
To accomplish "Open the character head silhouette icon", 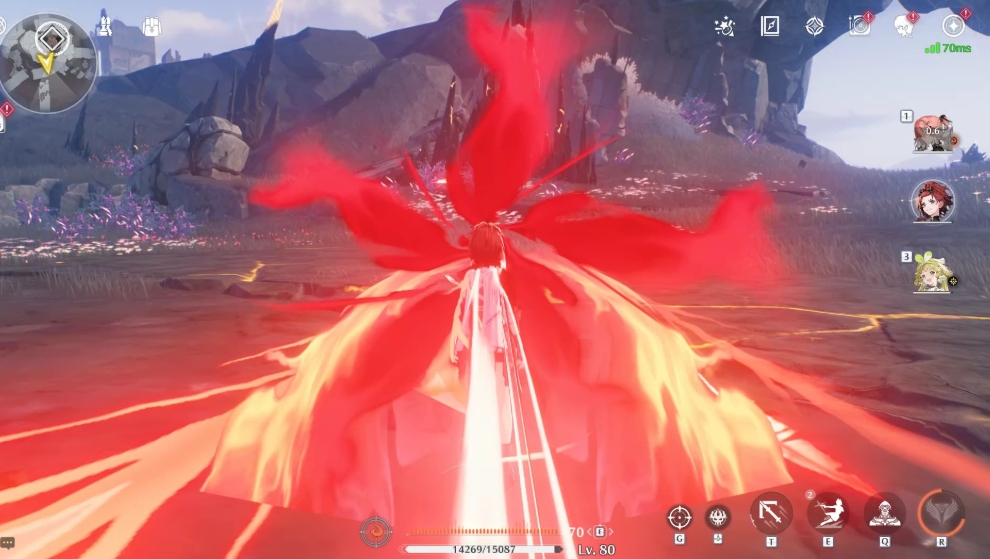I will (904, 26).
